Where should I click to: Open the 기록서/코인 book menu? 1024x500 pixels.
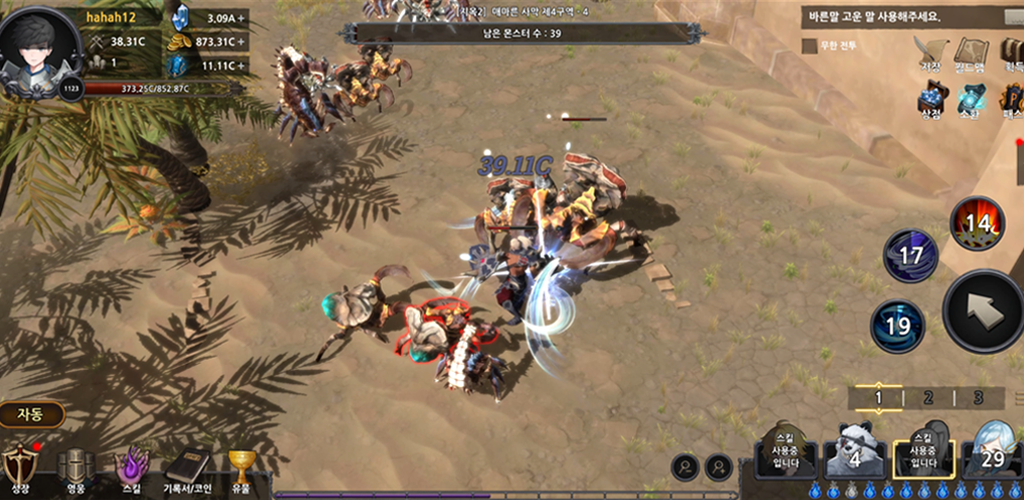pos(187,468)
